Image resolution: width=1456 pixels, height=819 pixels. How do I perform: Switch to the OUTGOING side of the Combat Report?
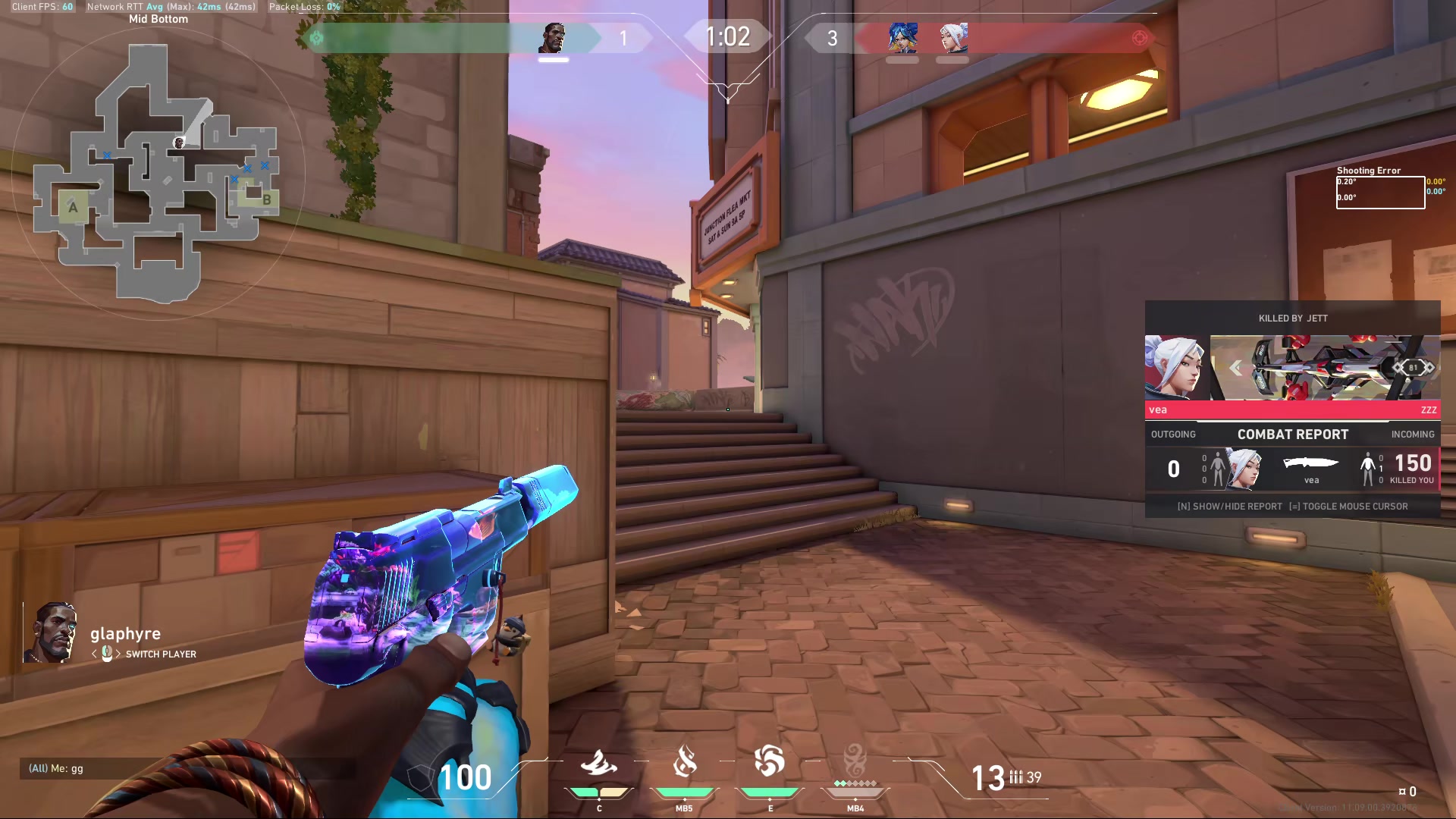click(1173, 434)
